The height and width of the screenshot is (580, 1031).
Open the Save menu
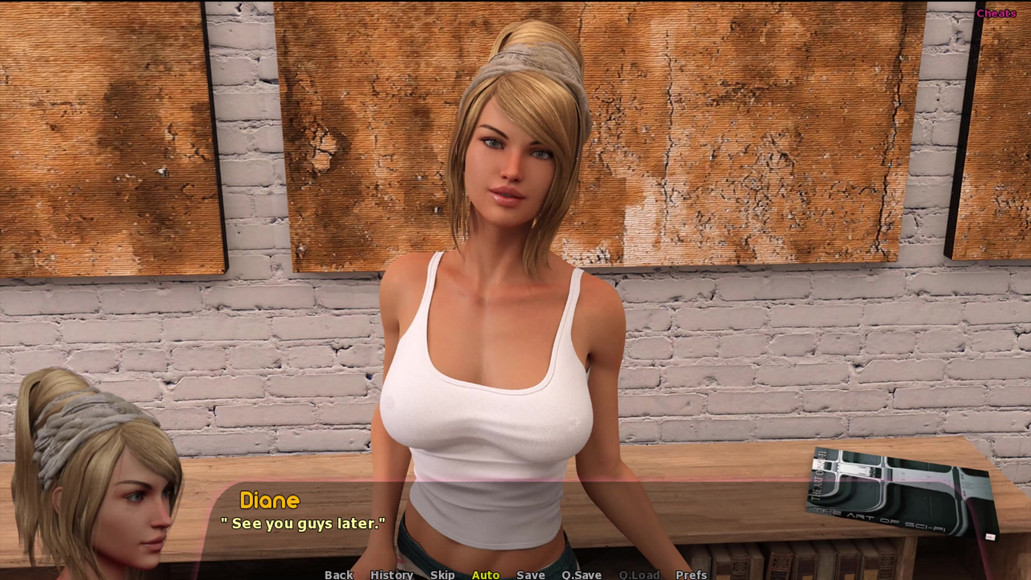(x=530, y=574)
